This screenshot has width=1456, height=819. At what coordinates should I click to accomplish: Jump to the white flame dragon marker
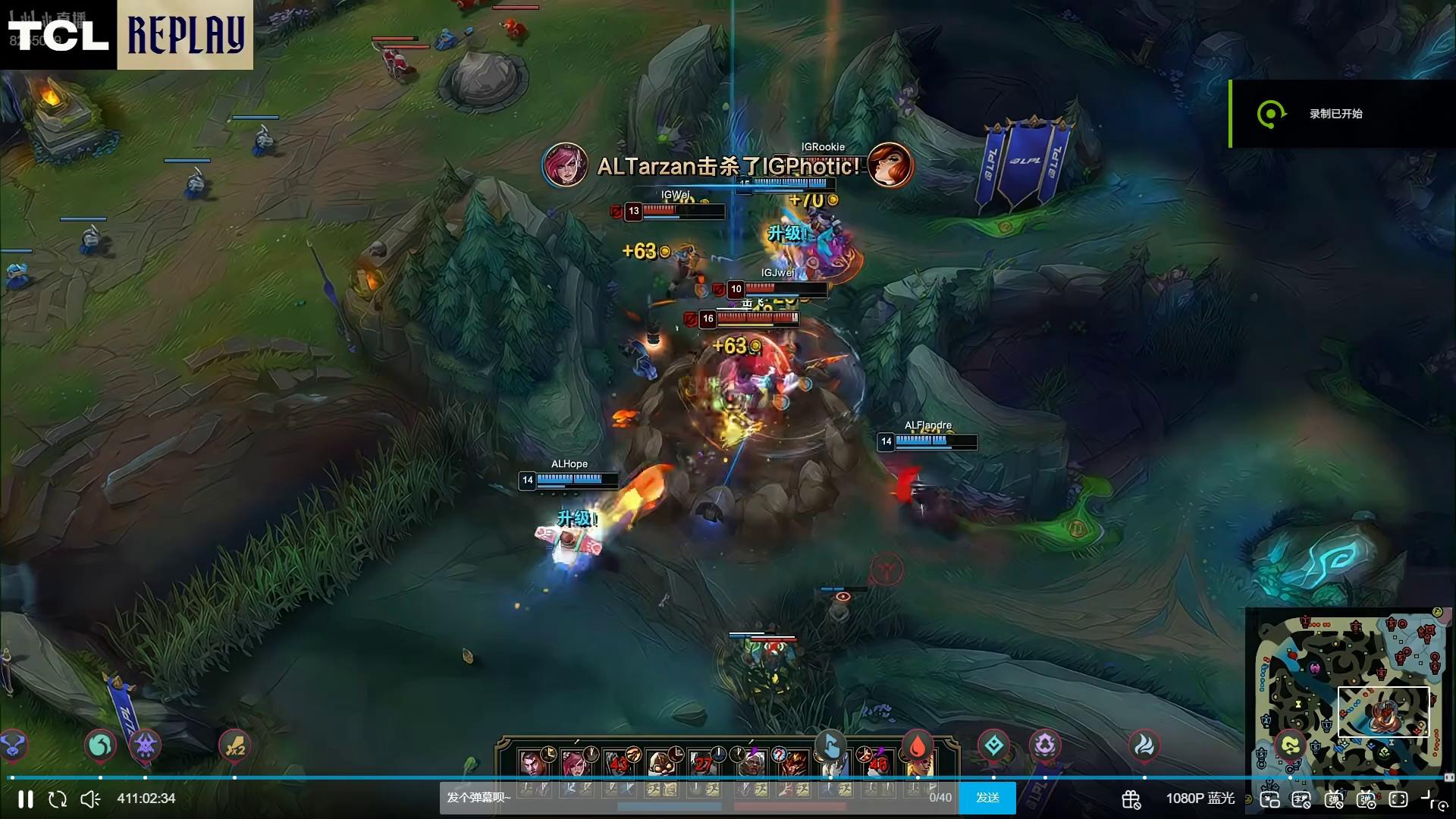[1144, 746]
